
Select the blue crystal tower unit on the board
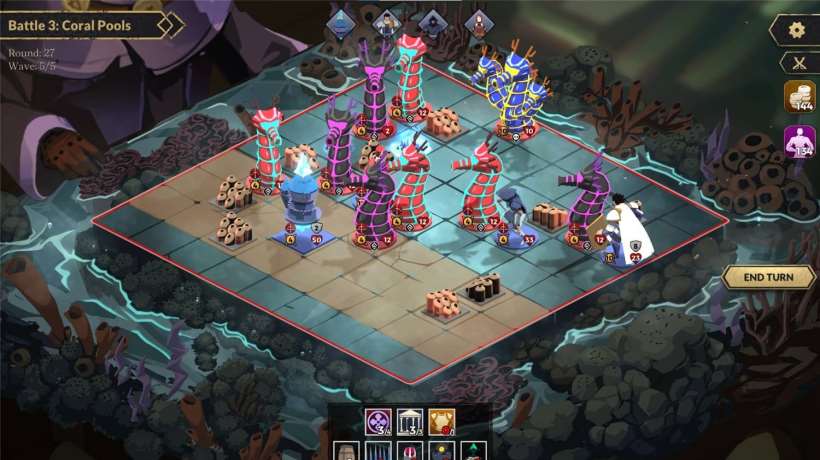click(x=300, y=200)
